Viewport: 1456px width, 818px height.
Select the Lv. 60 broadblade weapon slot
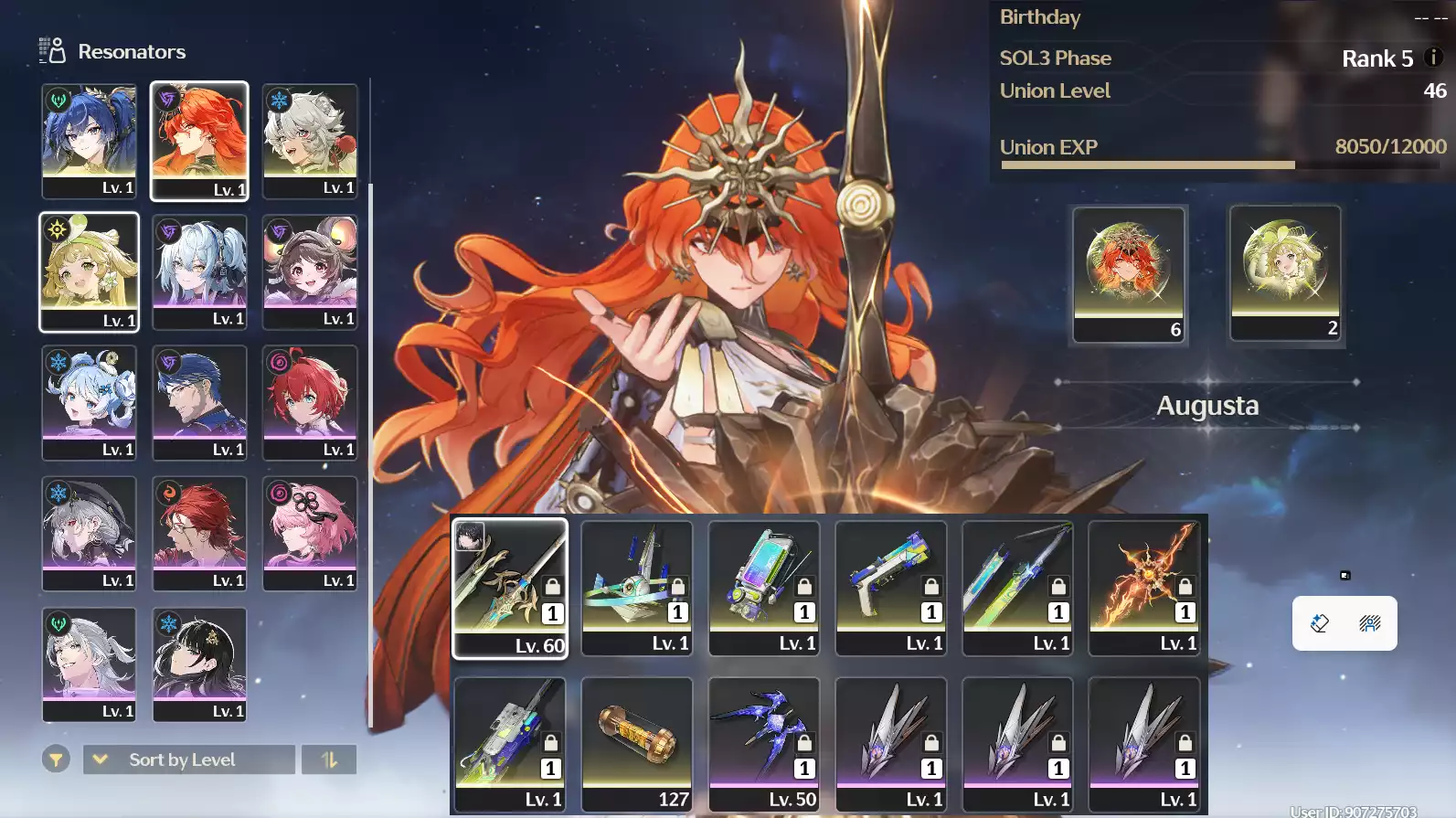click(x=510, y=588)
